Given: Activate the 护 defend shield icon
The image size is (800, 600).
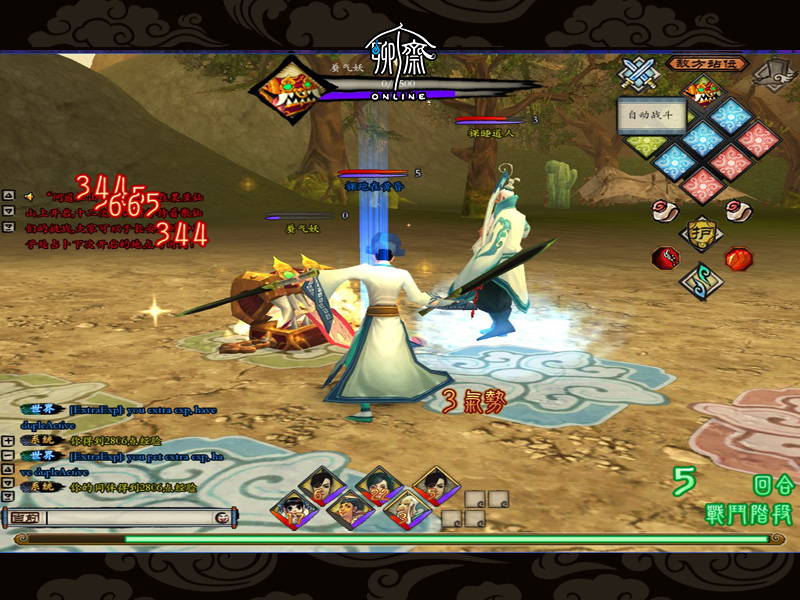Looking at the screenshot, I should coord(703,233).
